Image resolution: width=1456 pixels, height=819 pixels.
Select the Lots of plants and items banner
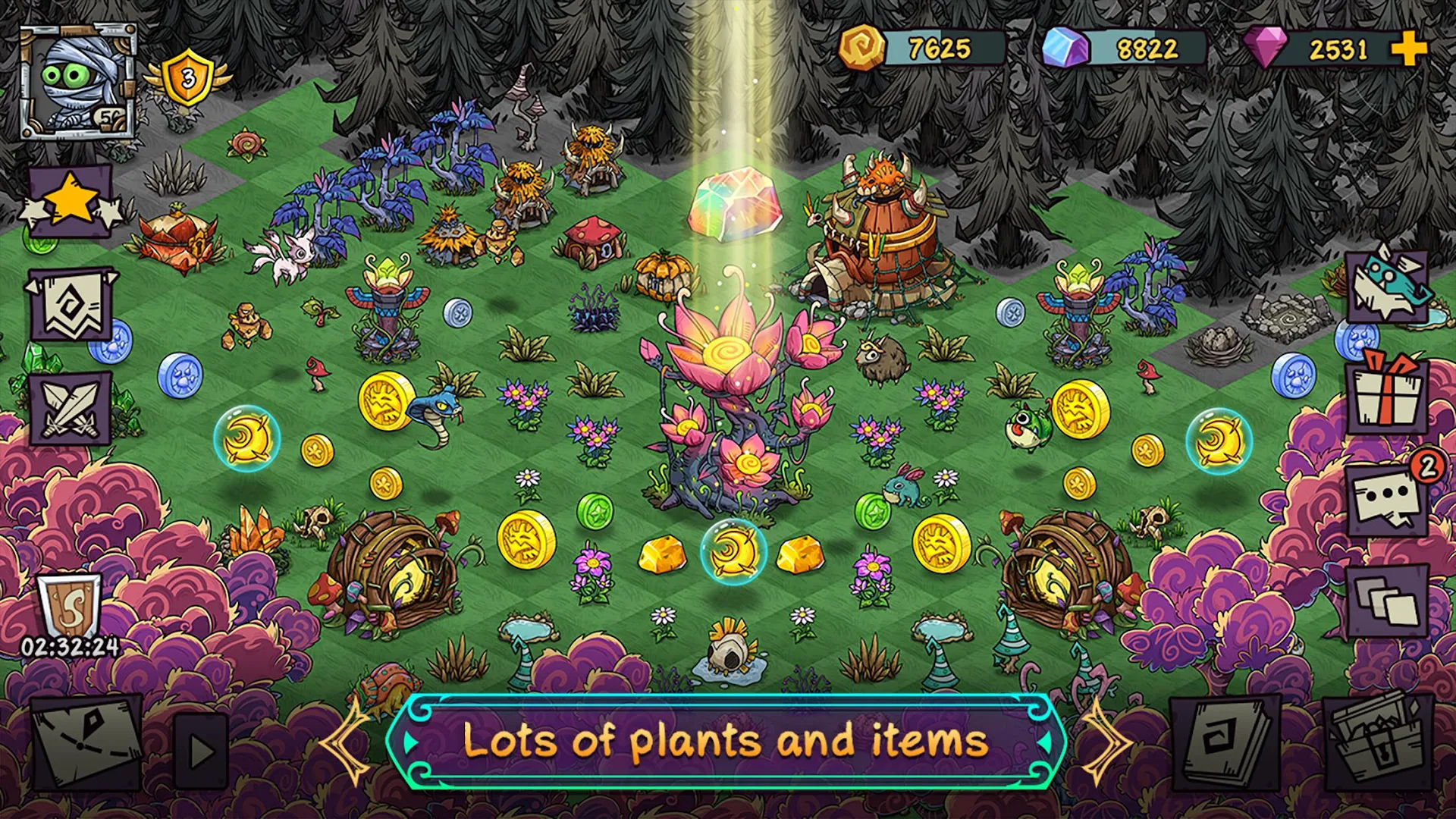tap(728, 743)
